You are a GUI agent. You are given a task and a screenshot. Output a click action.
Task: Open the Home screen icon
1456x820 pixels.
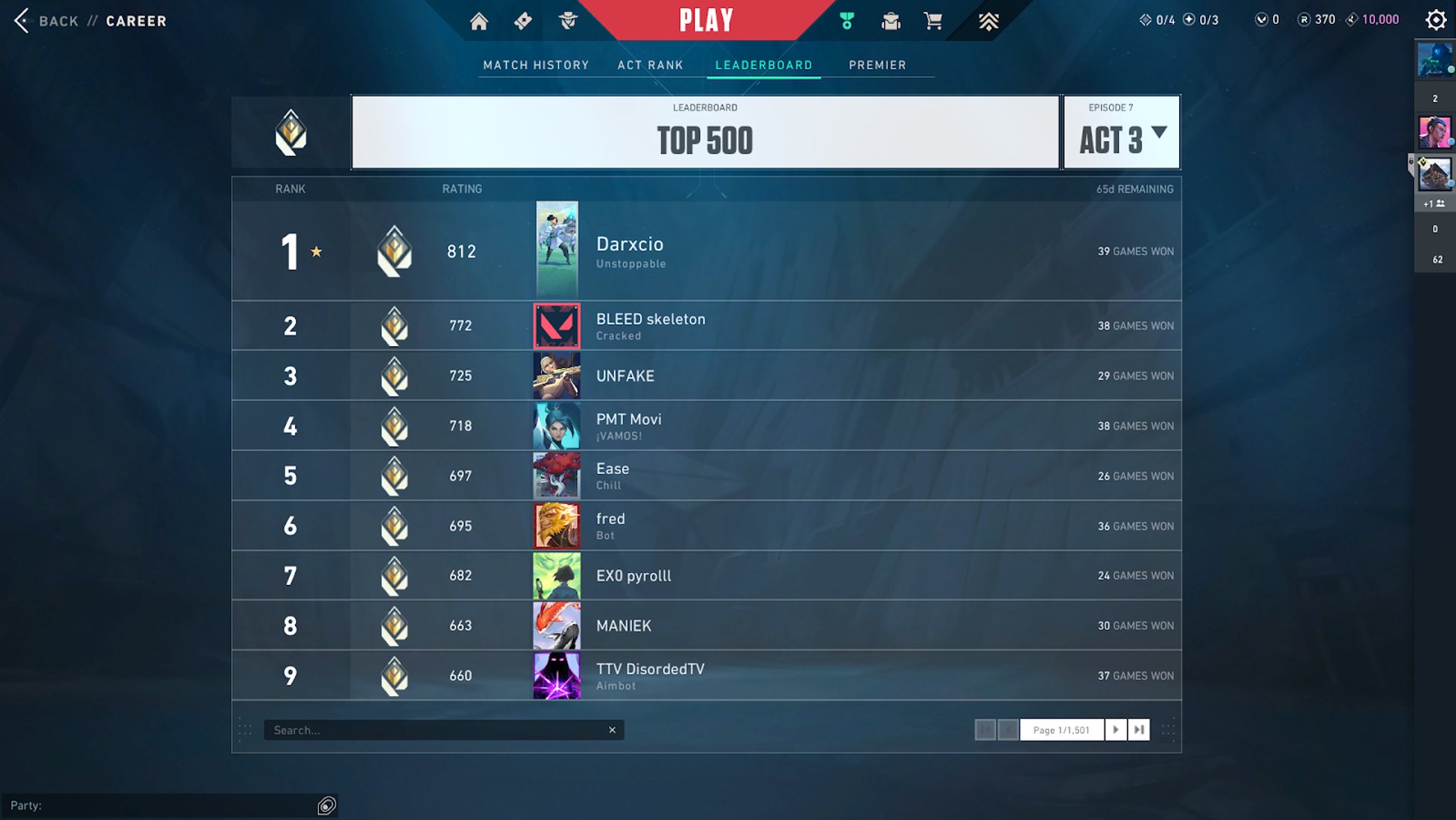coord(479,21)
